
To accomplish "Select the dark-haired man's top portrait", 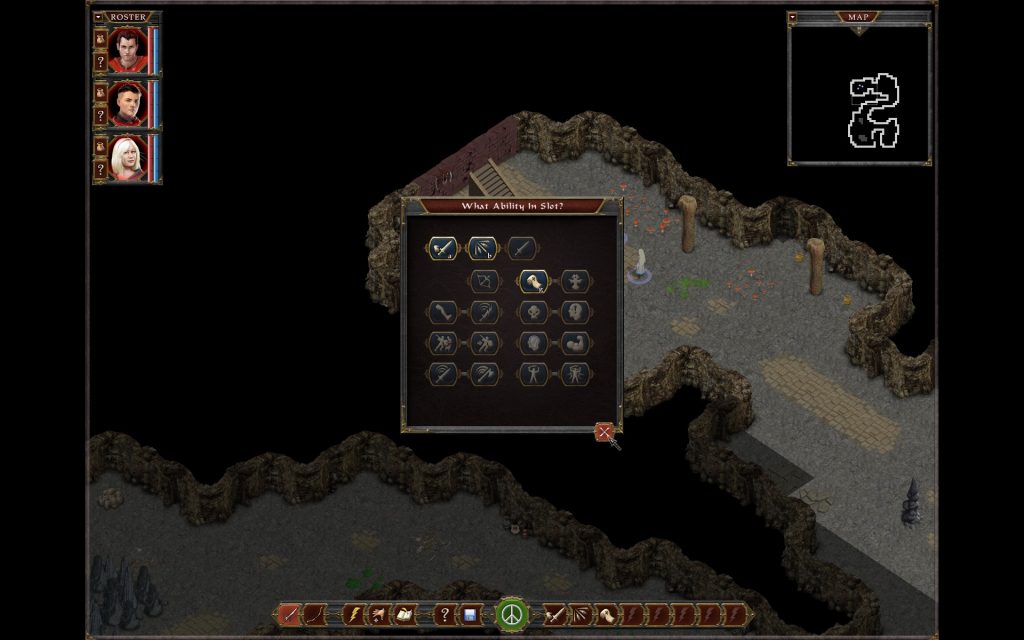I will (127, 51).
